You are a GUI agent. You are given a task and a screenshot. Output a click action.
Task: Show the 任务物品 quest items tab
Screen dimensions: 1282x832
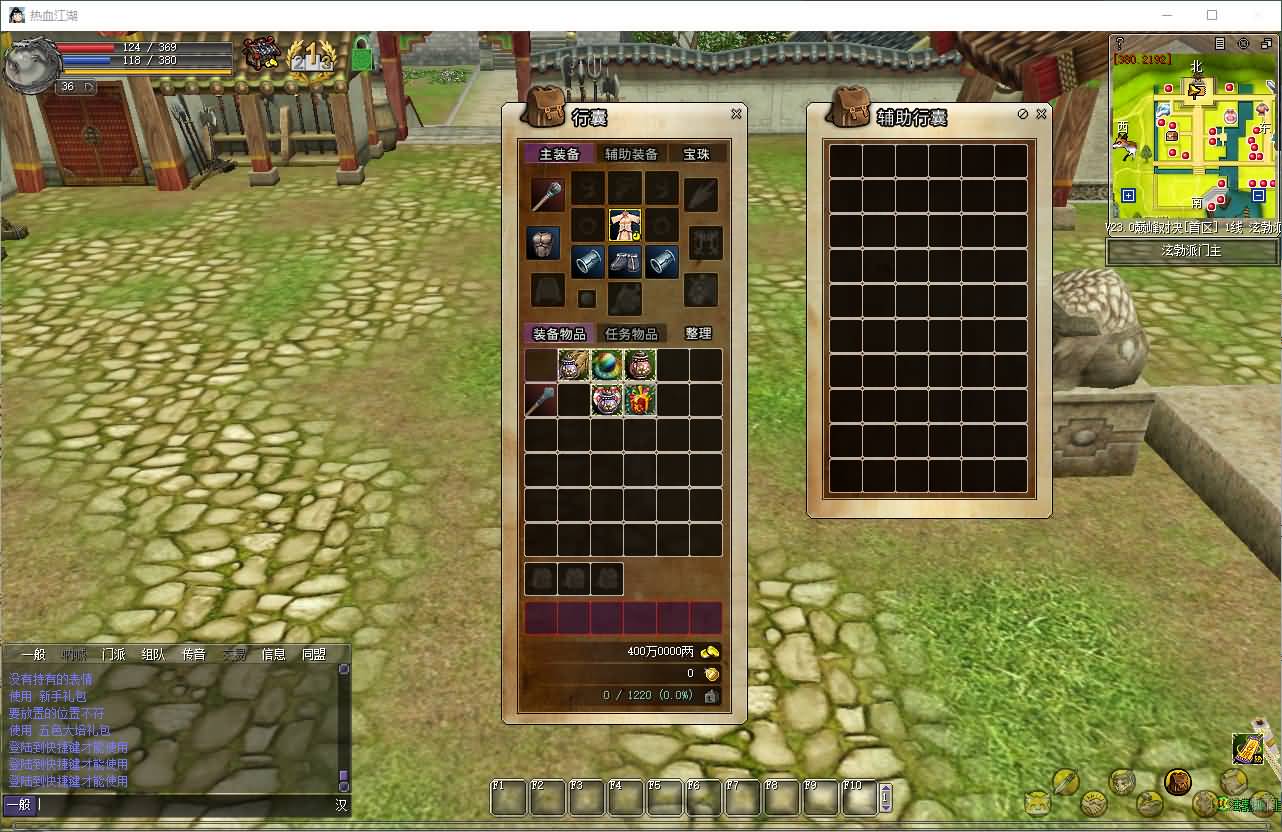pos(631,334)
